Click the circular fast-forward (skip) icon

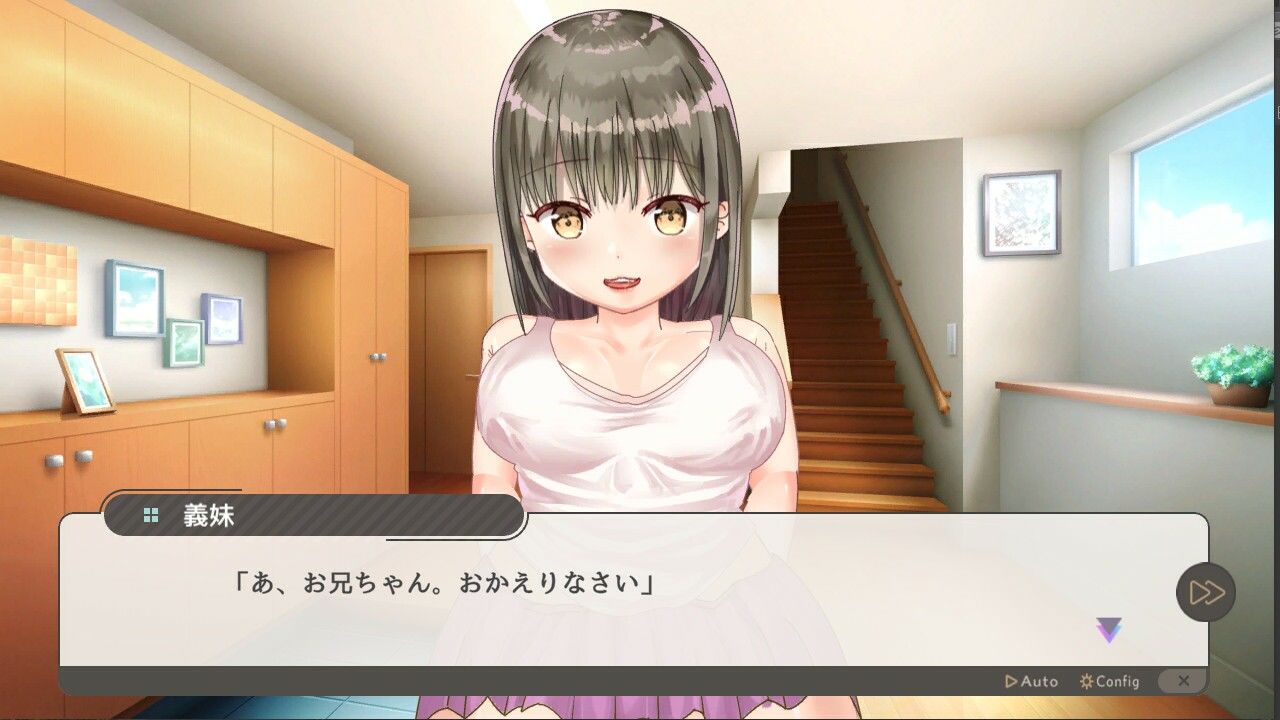click(x=1205, y=591)
